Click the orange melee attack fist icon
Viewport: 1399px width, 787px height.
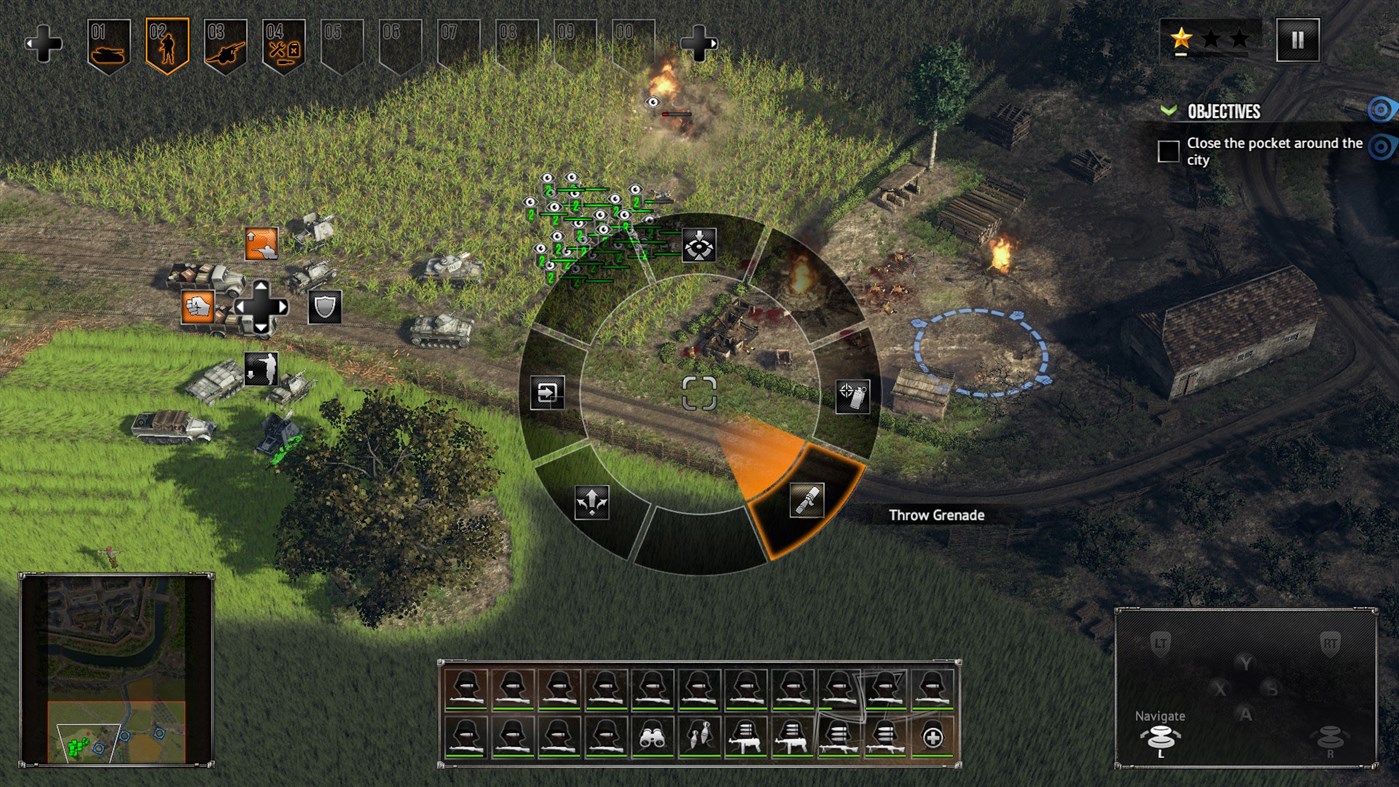pos(199,309)
